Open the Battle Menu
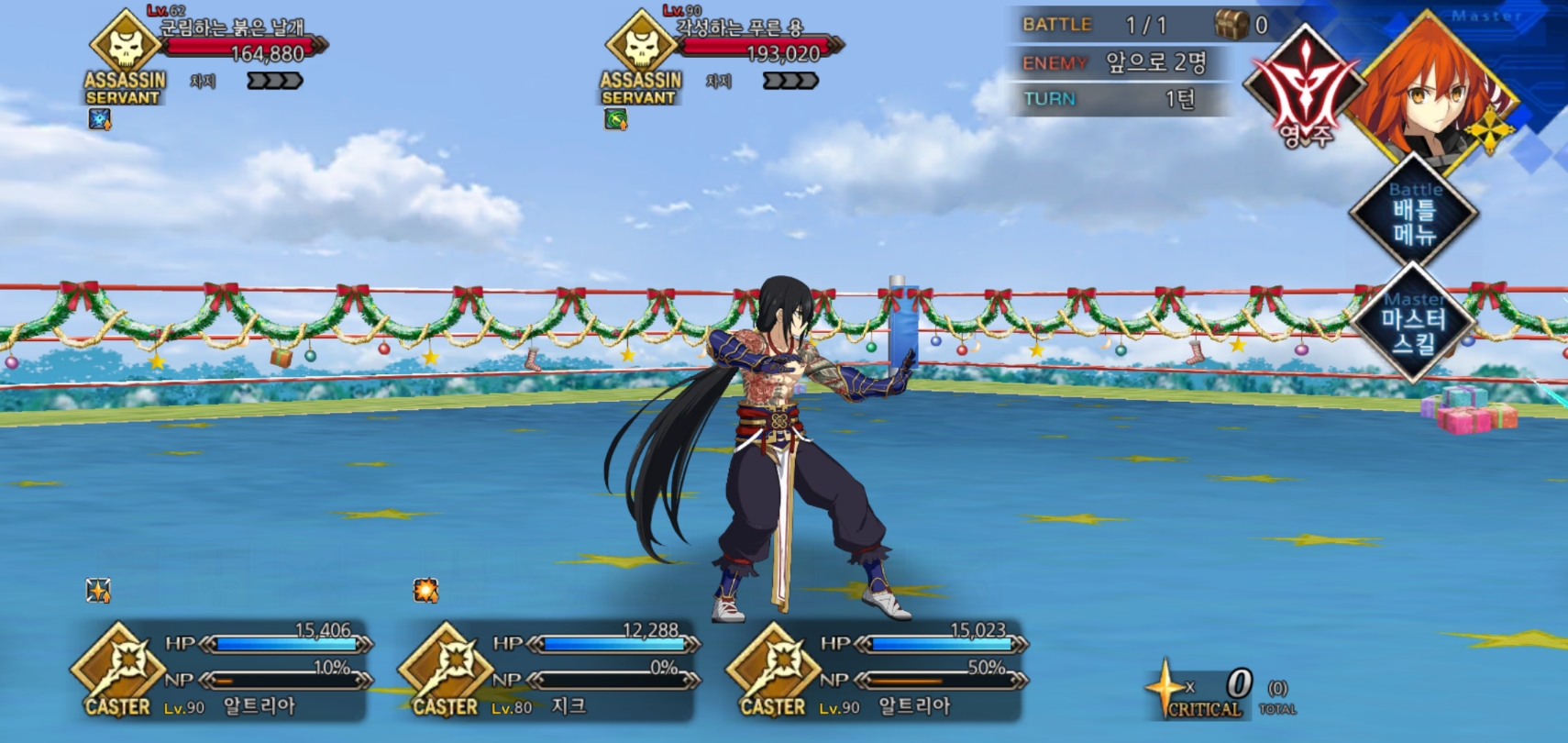The width and height of the screenshot is (1568, 743). point(1413,213)
